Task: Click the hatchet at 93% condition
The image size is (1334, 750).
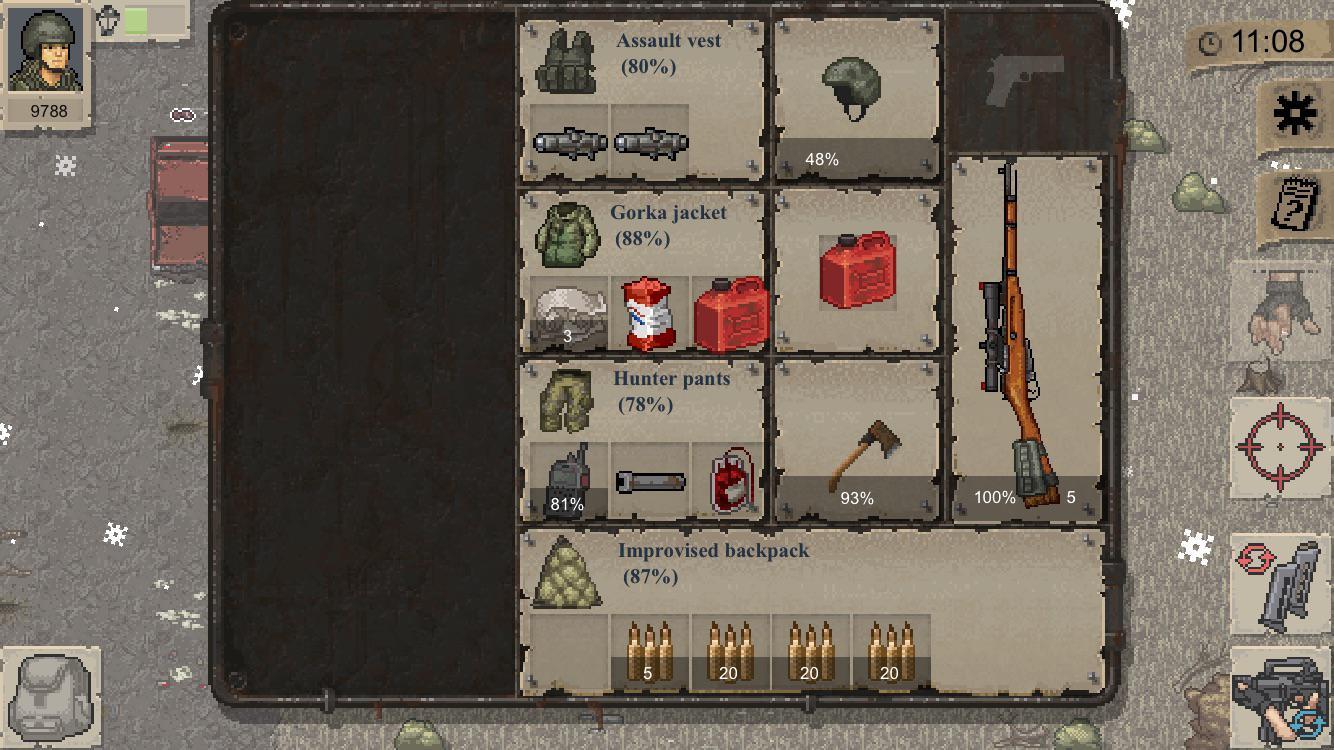Action: tap(855, 450)
